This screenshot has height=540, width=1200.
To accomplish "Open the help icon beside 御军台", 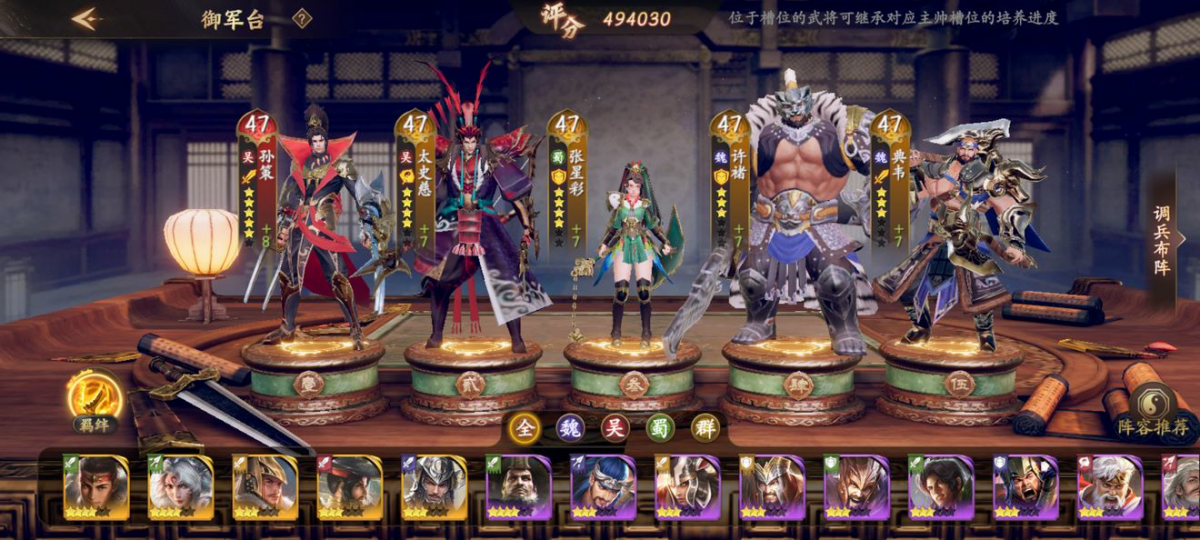I will coord(302,18).
